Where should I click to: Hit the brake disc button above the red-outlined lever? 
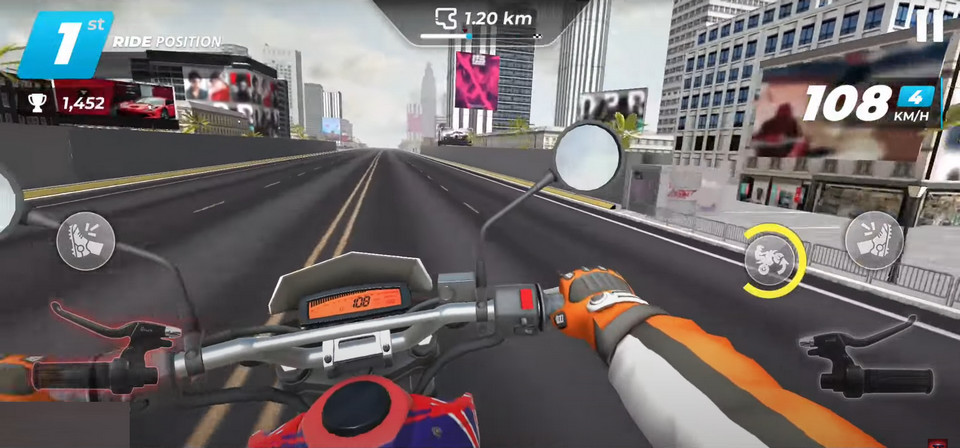(85, 241)
